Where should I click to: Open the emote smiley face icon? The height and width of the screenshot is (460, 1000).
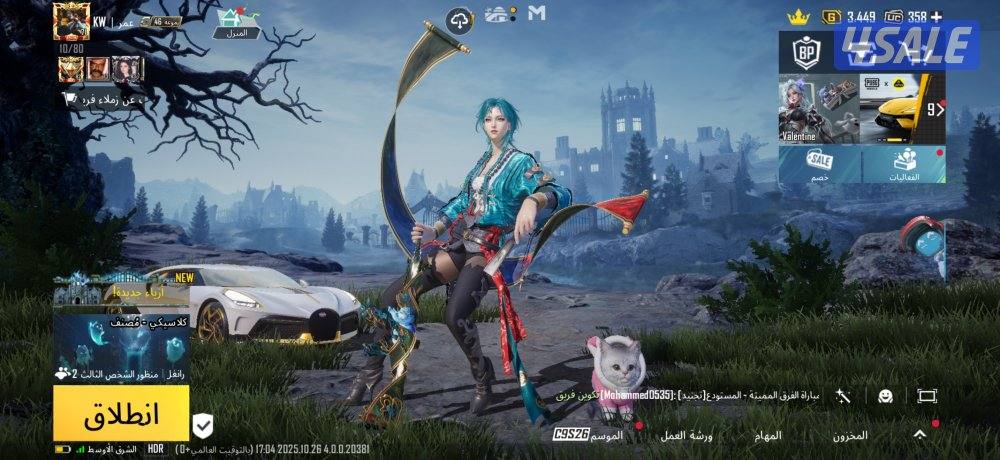click(885, 396)
